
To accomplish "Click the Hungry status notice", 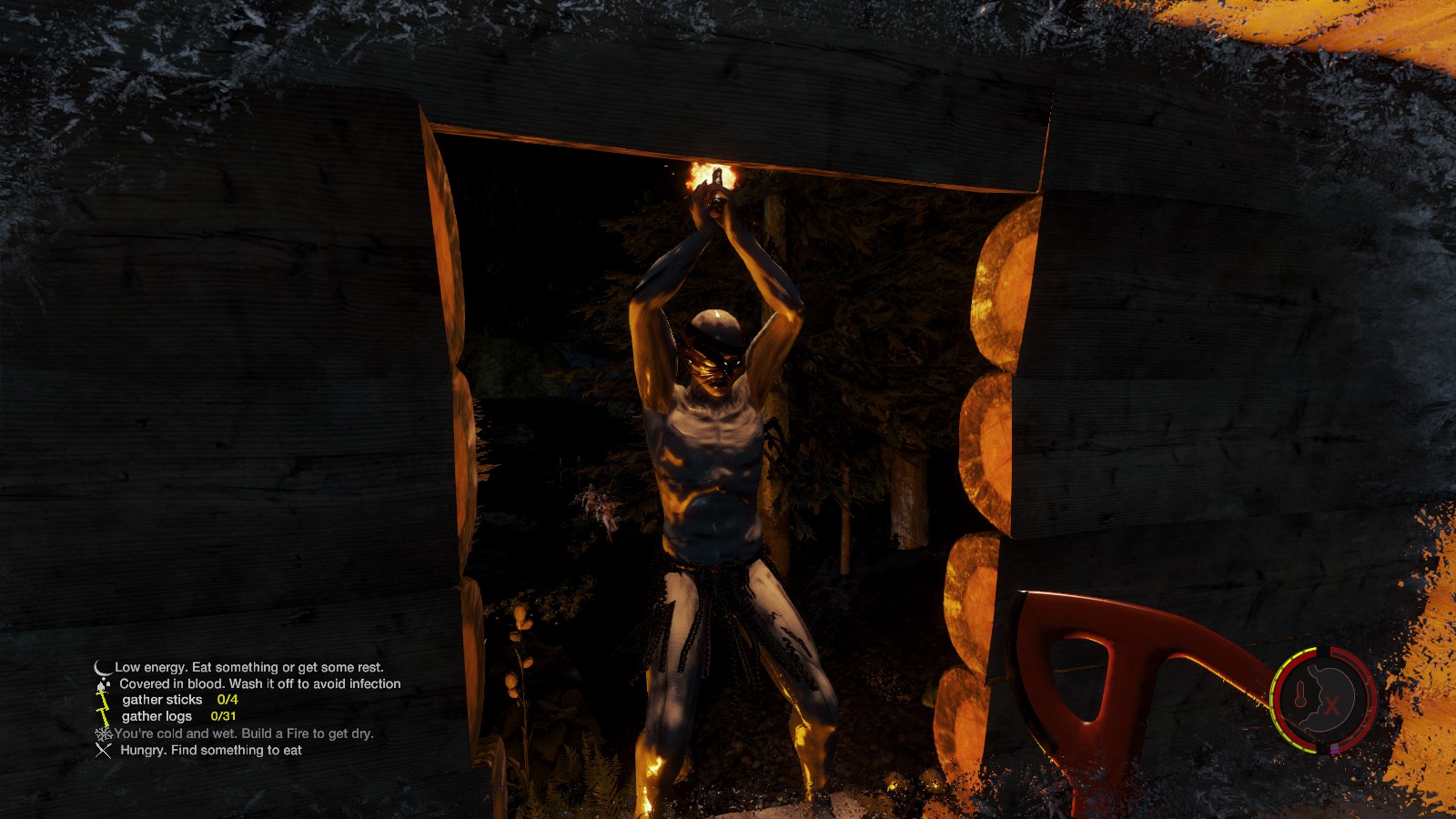I will (x=210, y=750).
